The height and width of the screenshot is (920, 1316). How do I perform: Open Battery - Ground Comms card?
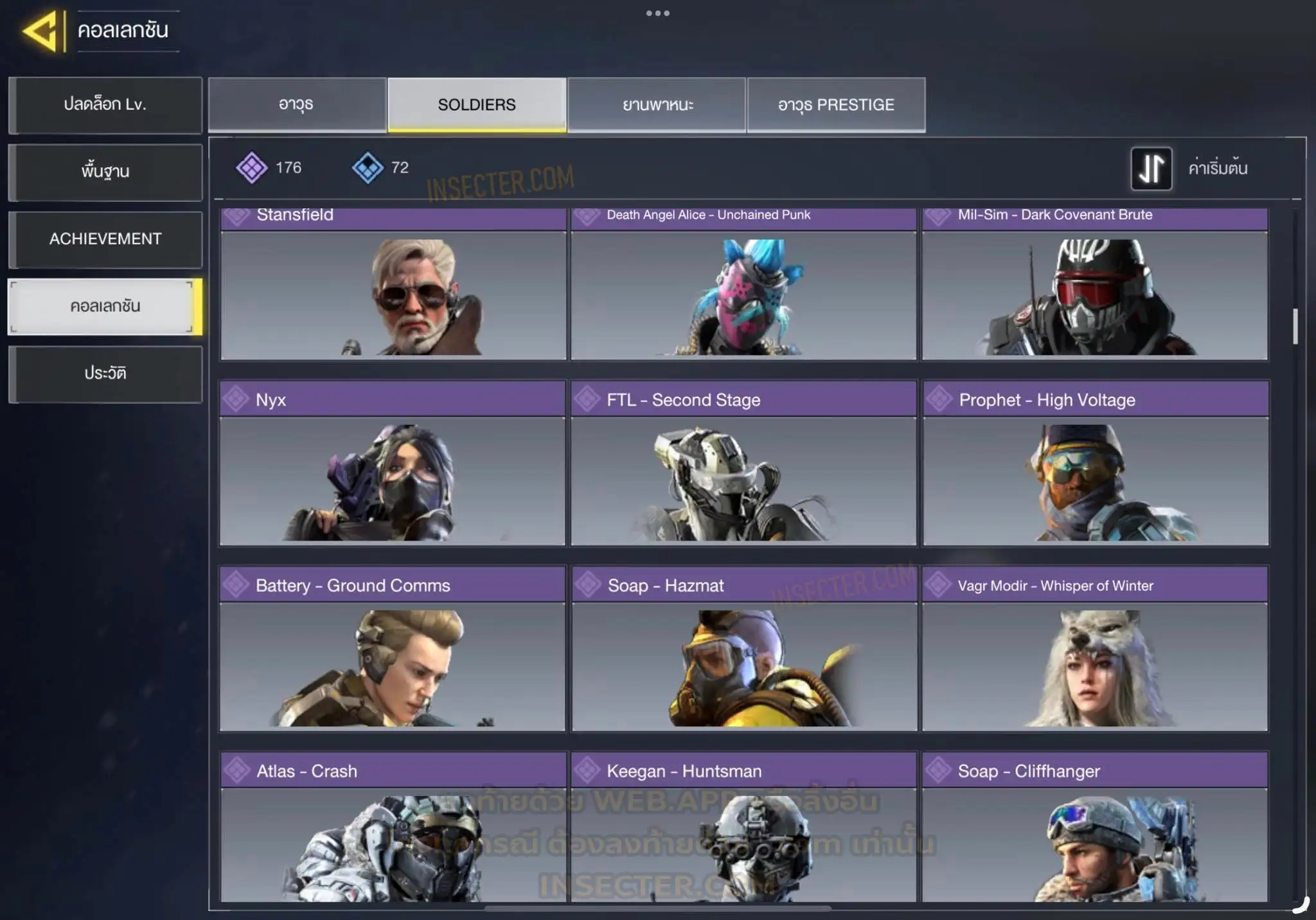pos(393,656)
